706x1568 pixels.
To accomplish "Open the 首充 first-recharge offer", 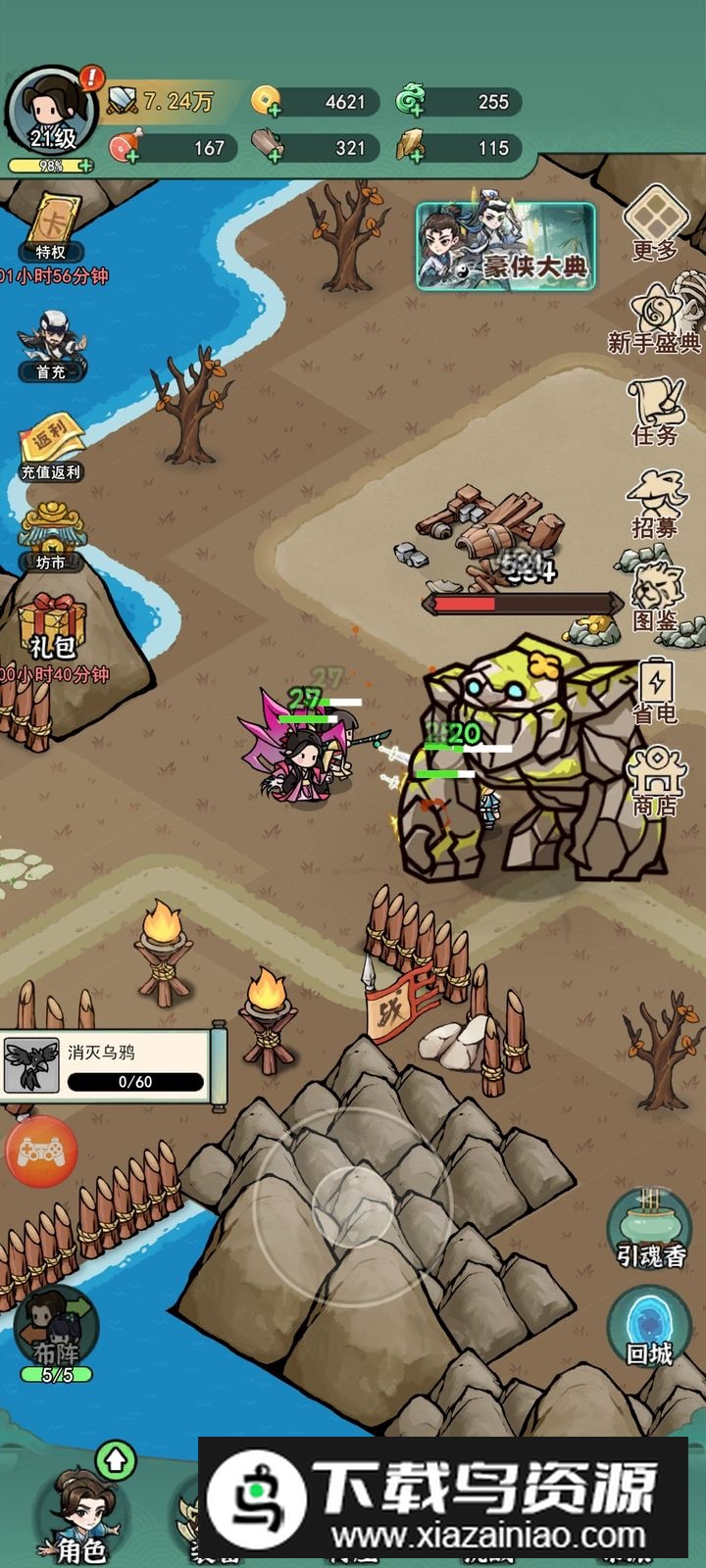I will click(51, 343).
